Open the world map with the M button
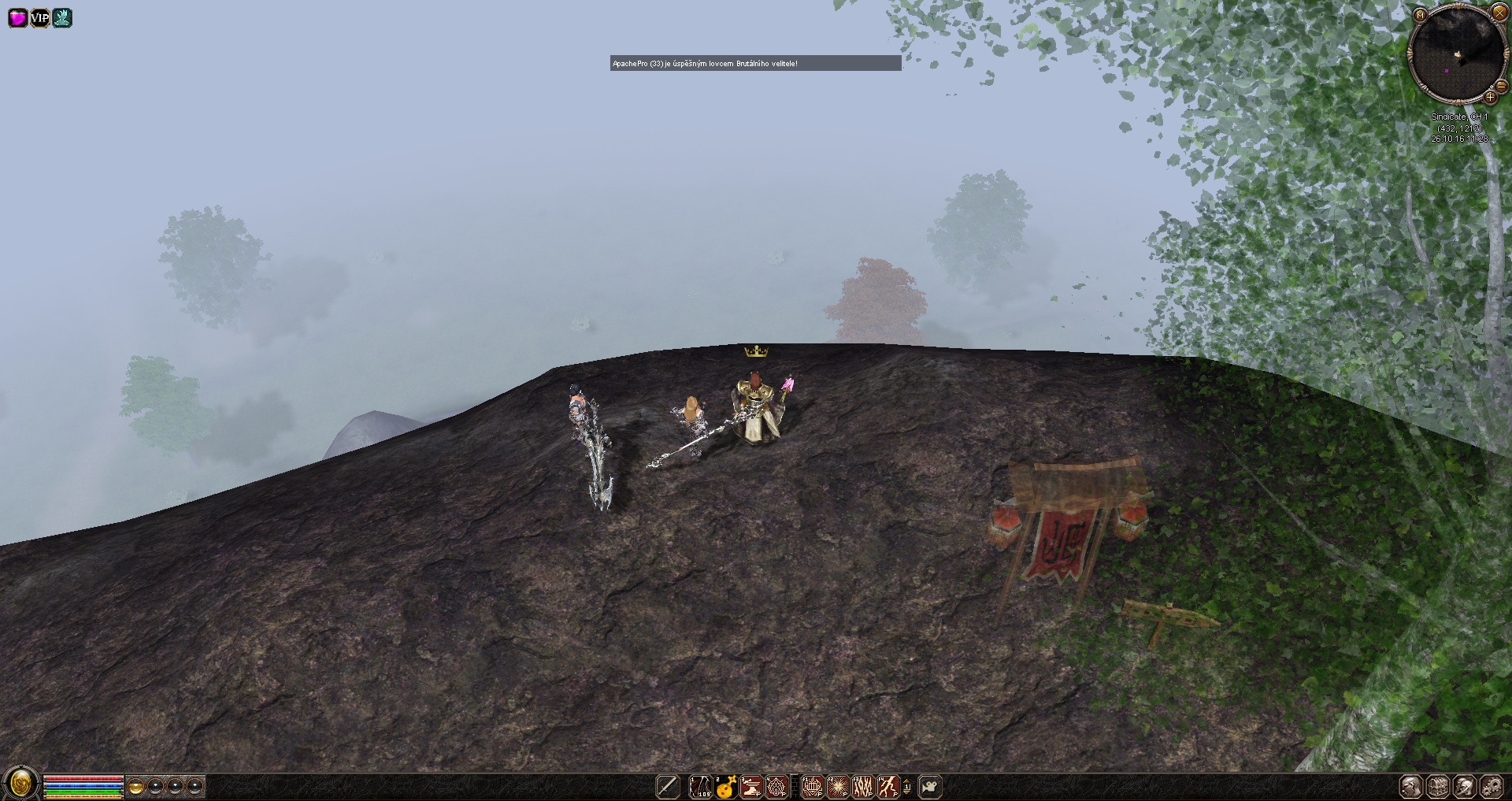This screenshot has height=801, width=1512. pos(1420,15)
